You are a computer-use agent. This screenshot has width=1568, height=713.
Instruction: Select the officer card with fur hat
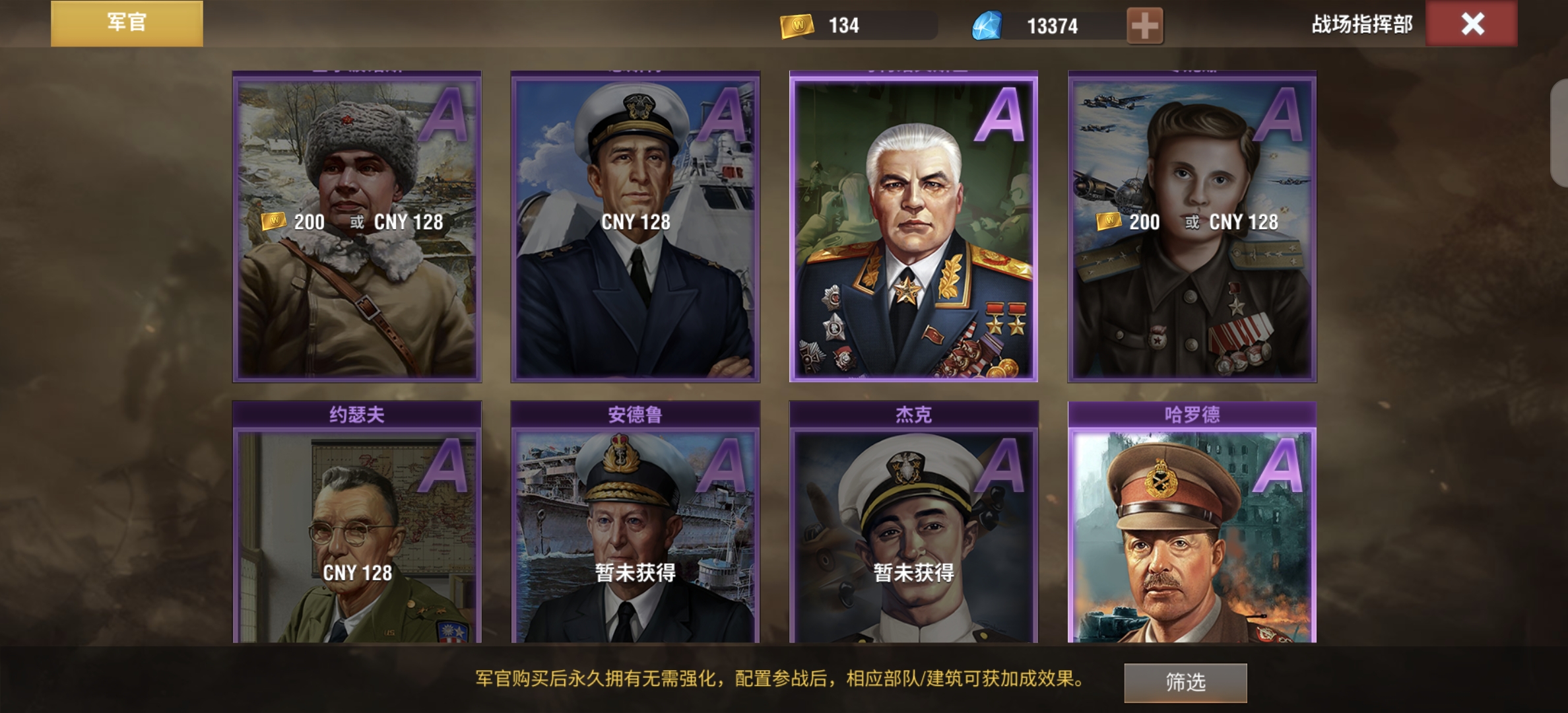pyautogui.click(x=357, y=228)
